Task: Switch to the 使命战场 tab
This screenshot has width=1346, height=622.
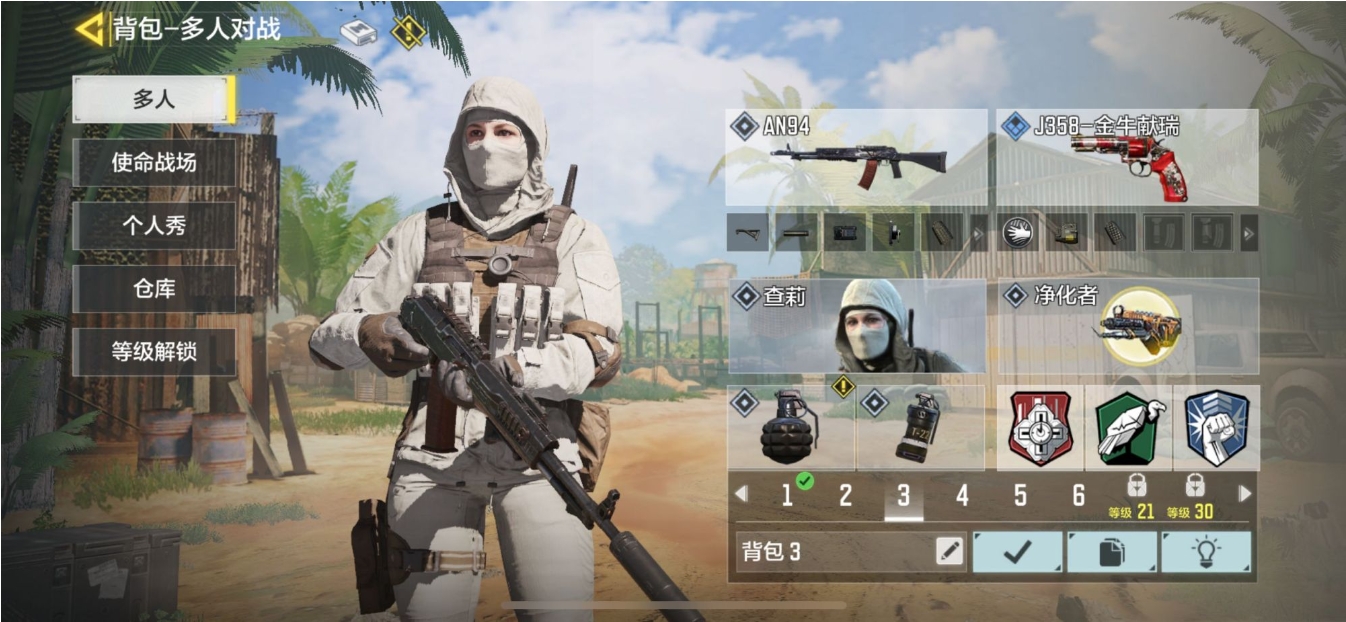Action: pos(153,162)
